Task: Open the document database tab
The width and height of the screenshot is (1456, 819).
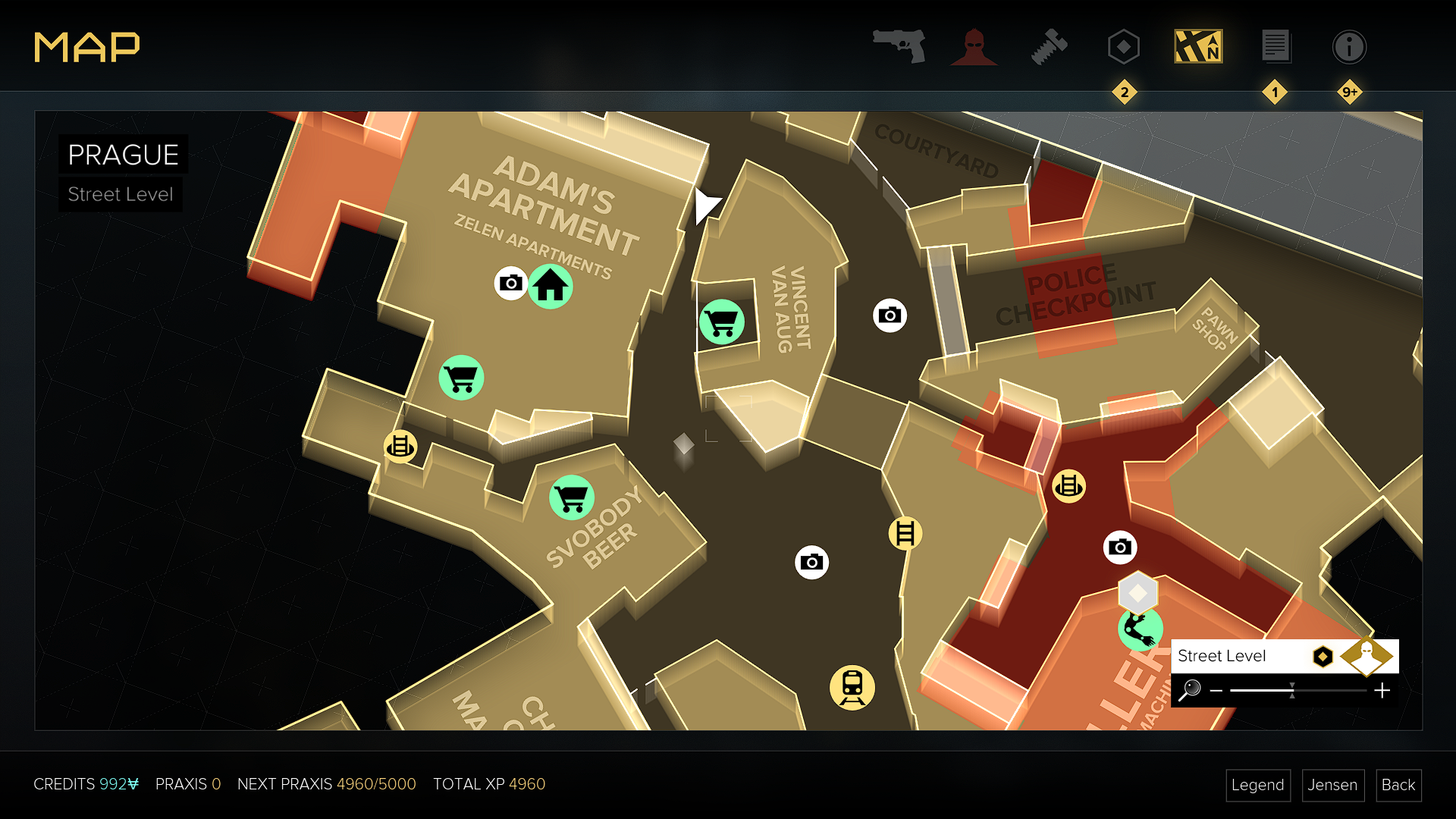Action: [1275, 47]
